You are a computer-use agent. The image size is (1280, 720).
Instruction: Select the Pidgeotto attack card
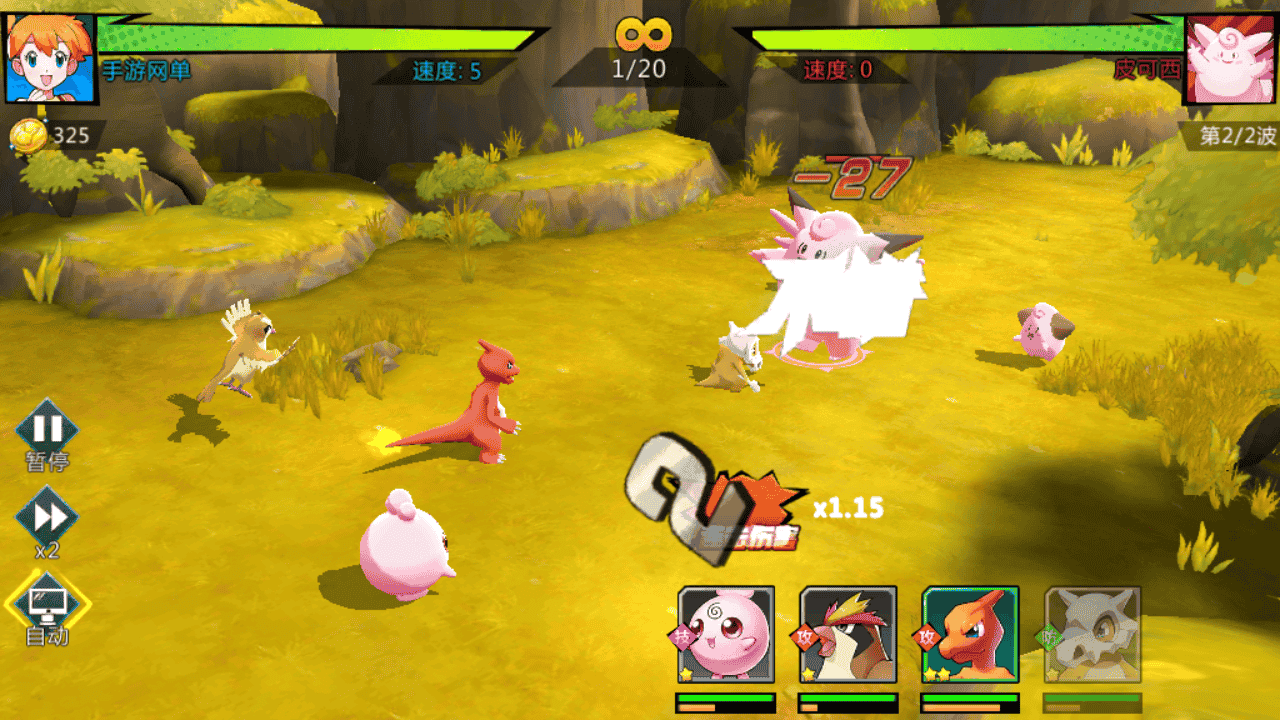click(x=848, y=634)
